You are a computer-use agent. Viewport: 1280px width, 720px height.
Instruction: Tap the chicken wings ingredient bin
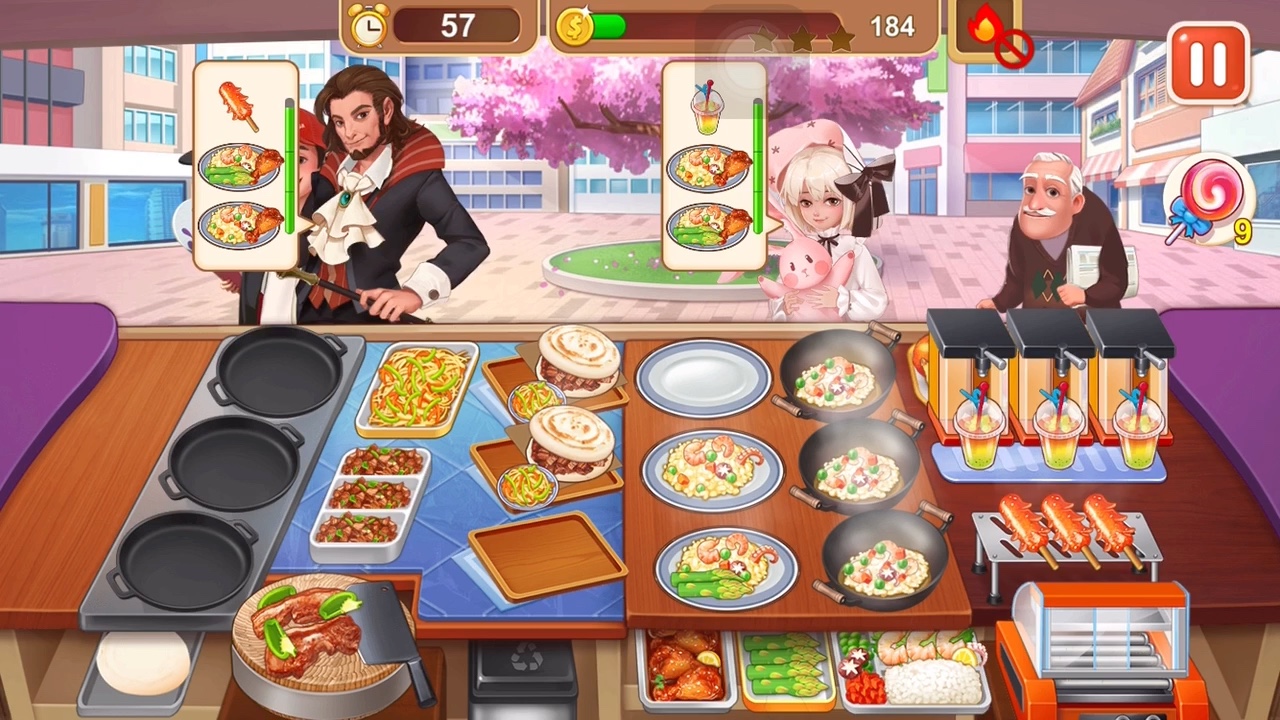point(682,668)
